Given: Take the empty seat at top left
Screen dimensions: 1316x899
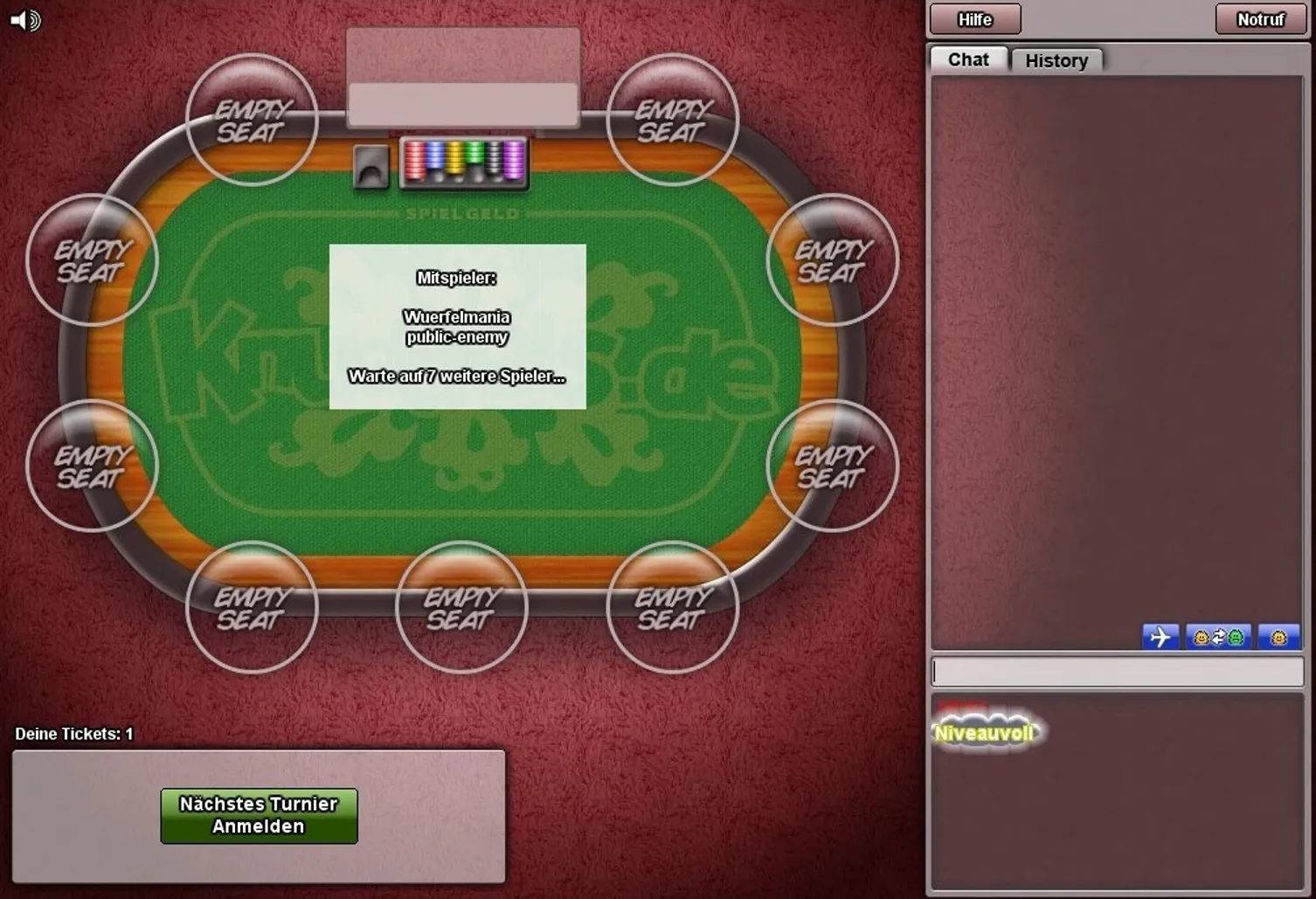Looking at the screenshot, I should tap(251, 121).
